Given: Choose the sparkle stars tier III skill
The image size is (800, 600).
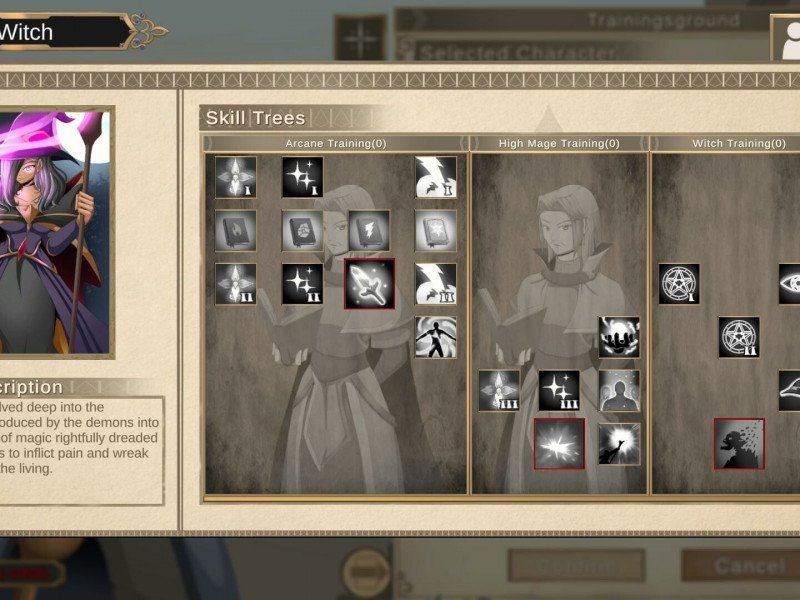Looking at the screenshot, I should click(x=559, y=390).
